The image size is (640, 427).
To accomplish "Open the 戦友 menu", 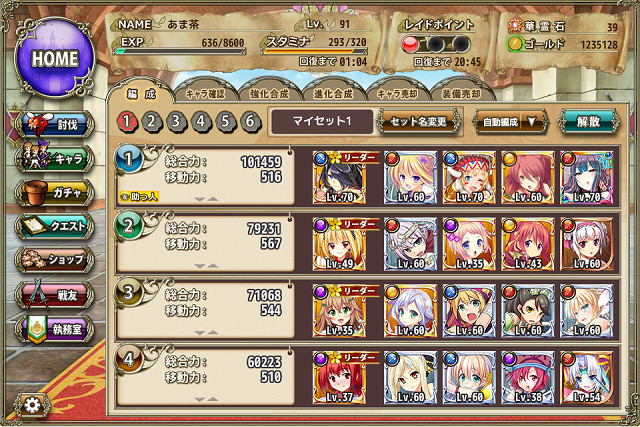I will coord(56,295).
